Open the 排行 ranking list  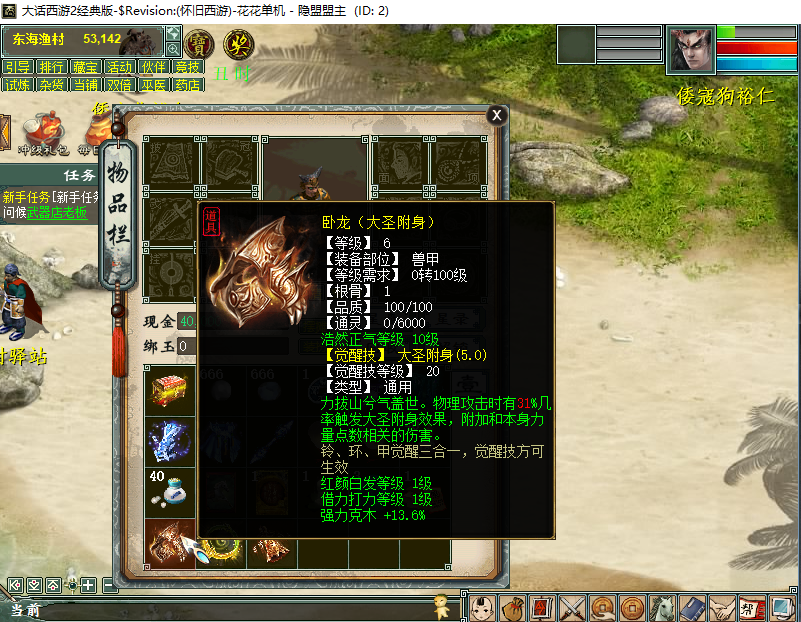pos(51,67)
